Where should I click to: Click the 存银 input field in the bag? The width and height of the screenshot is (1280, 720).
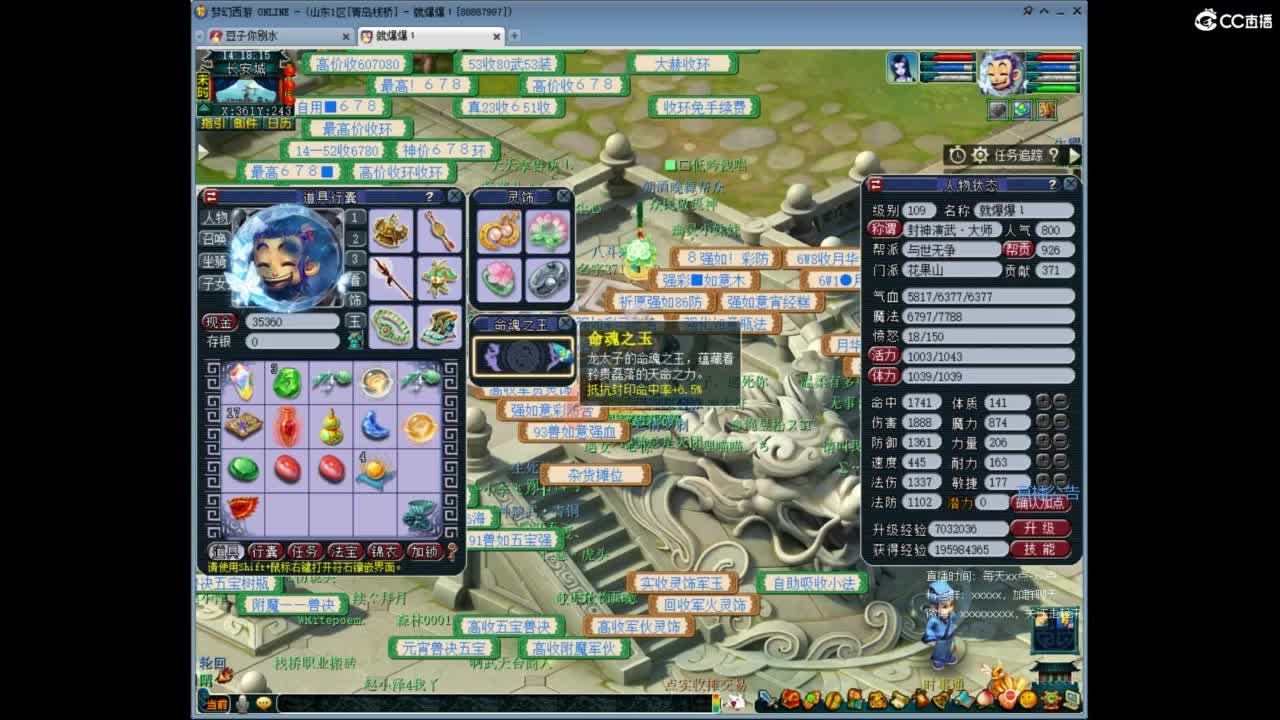(x=294, y=340)
